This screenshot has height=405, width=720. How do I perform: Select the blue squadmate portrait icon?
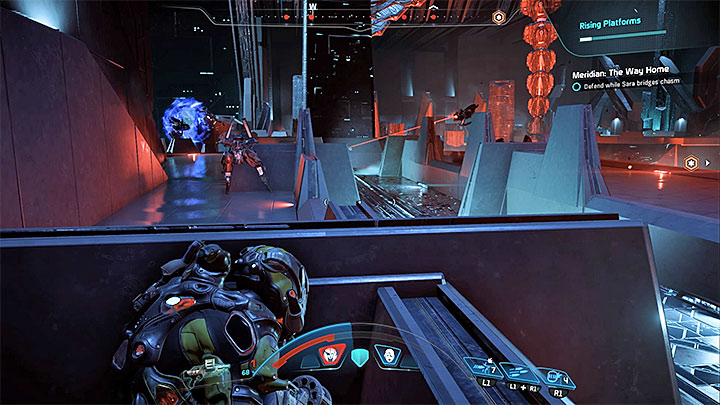[385, 354]
